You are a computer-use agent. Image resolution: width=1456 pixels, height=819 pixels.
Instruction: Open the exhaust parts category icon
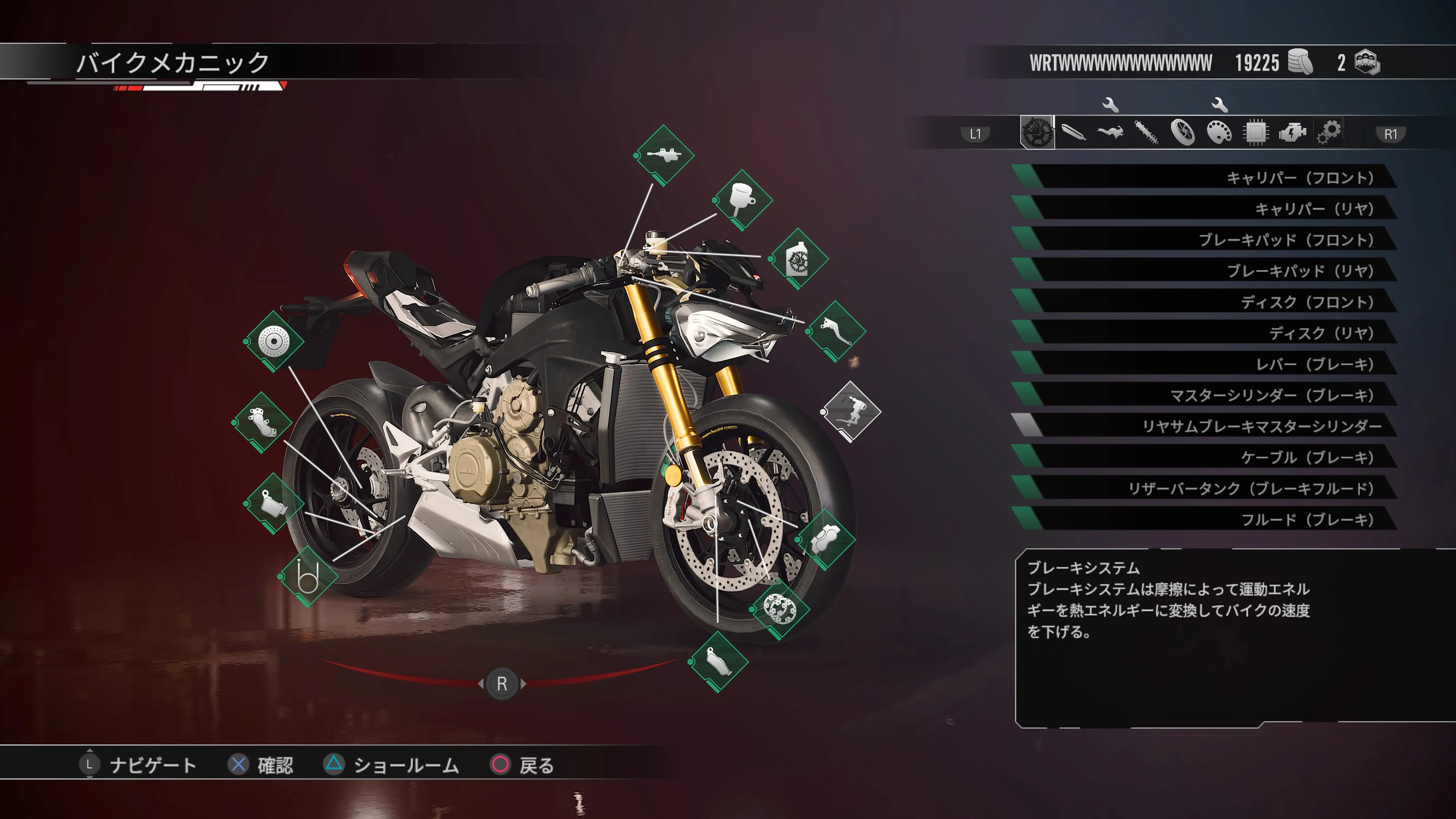click(1073, 133)
